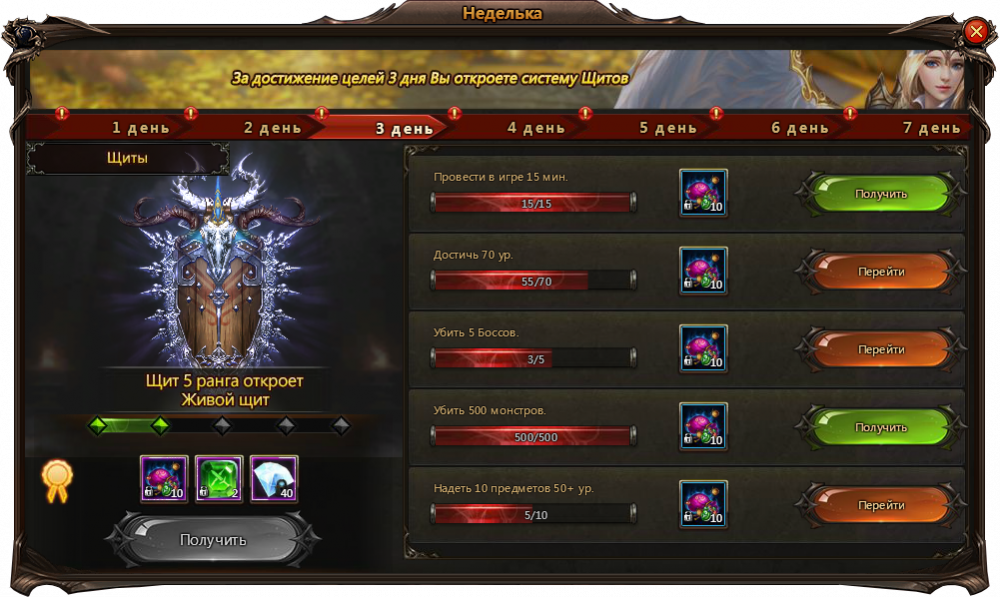Claim reward for killing 500 monsters

click(x=880, y=427)
